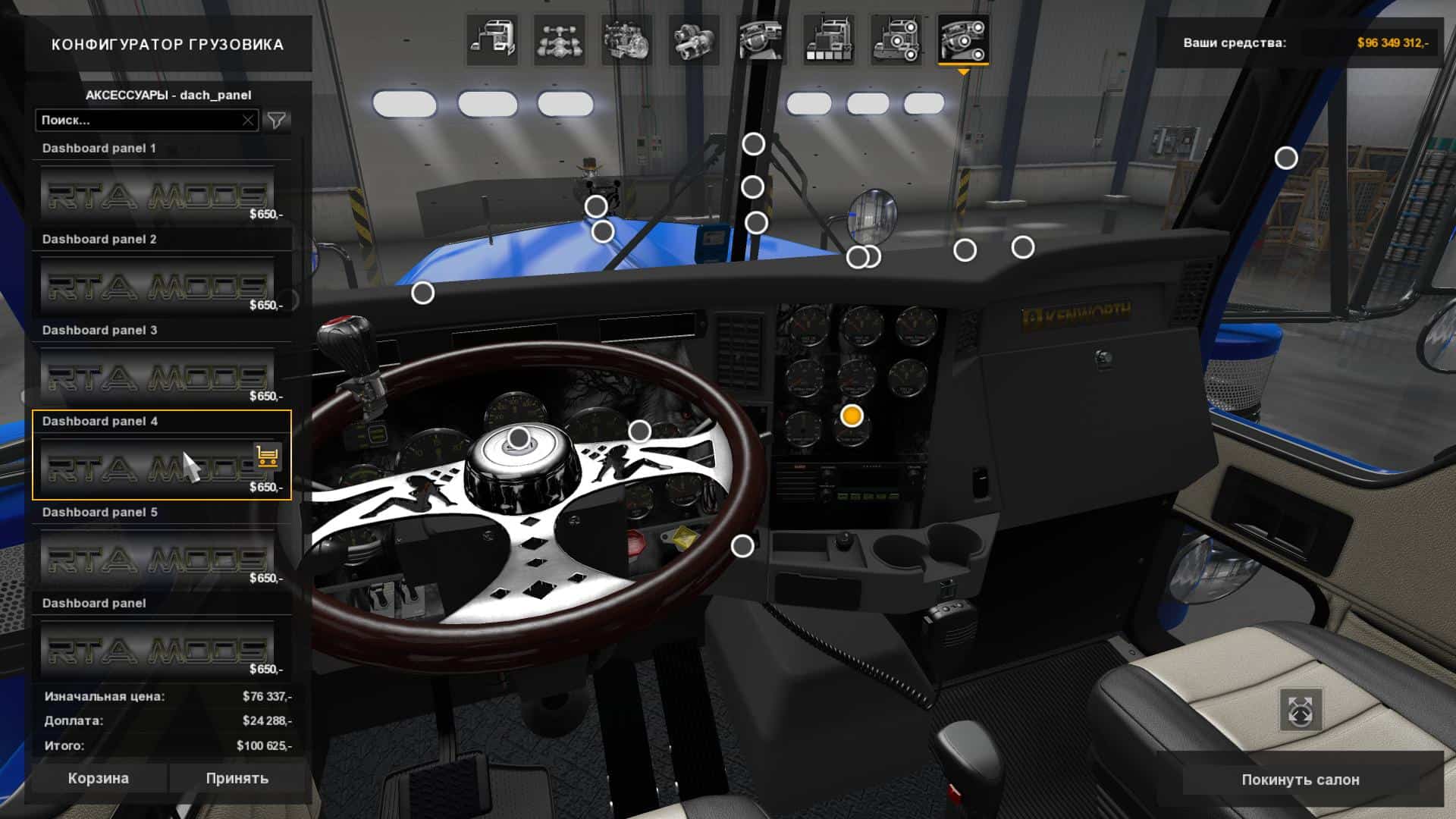Confirm changes with Принять
This screenshot has width=1456, height=819.
pos(237,778)
